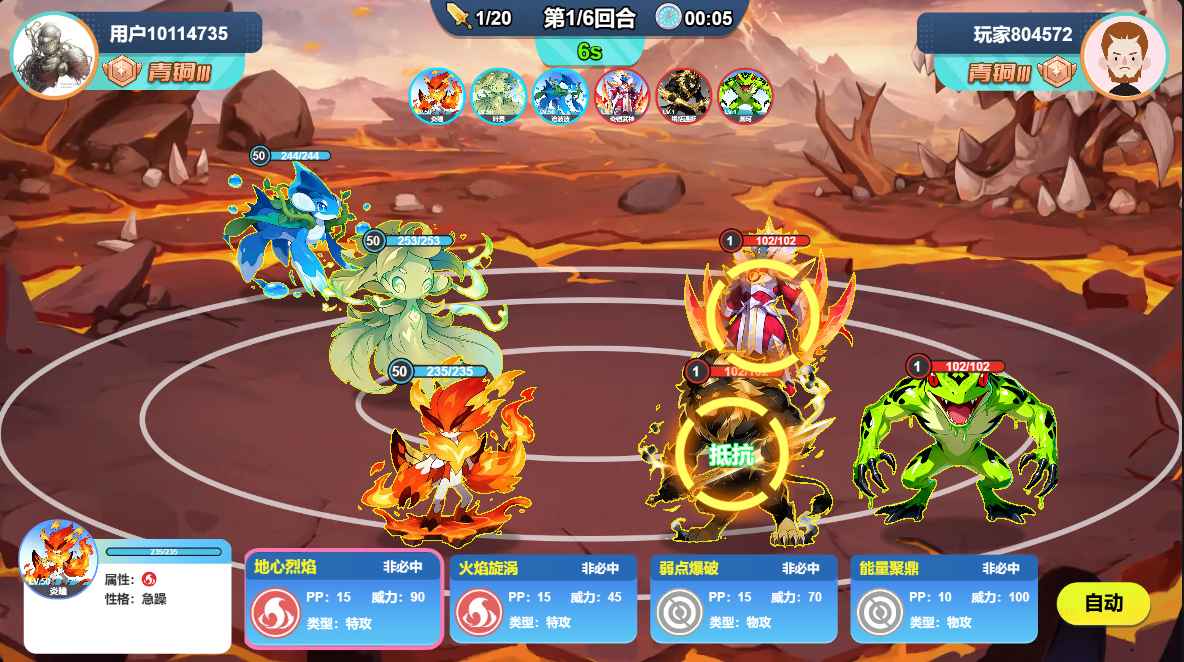Image resolution: width=1184 pixels, height=662 pixels.
Task: Tap the green frog turn-order portrait
Action: tap(745, 96)
